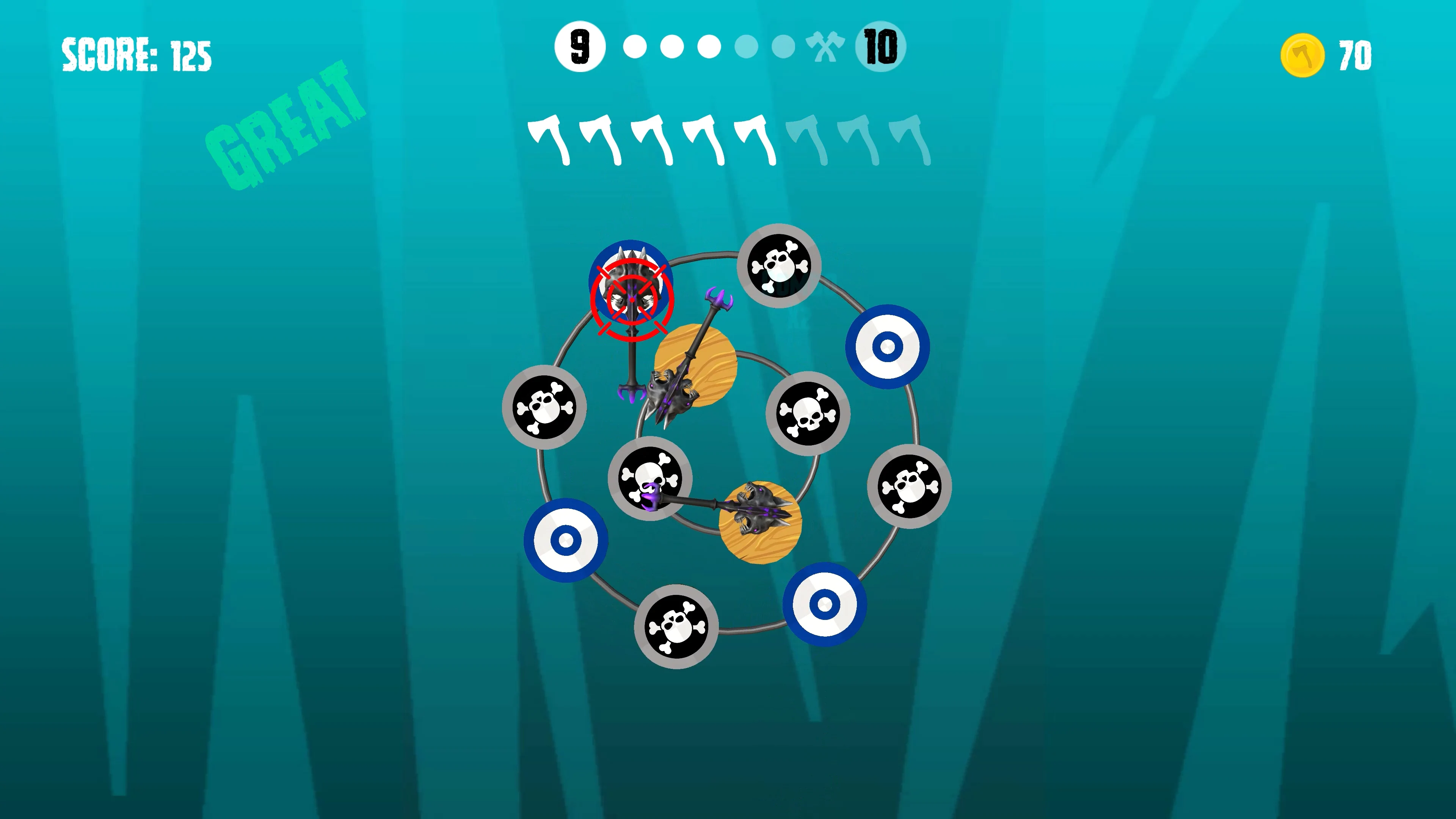Click the level 9 circle badge

579,47
